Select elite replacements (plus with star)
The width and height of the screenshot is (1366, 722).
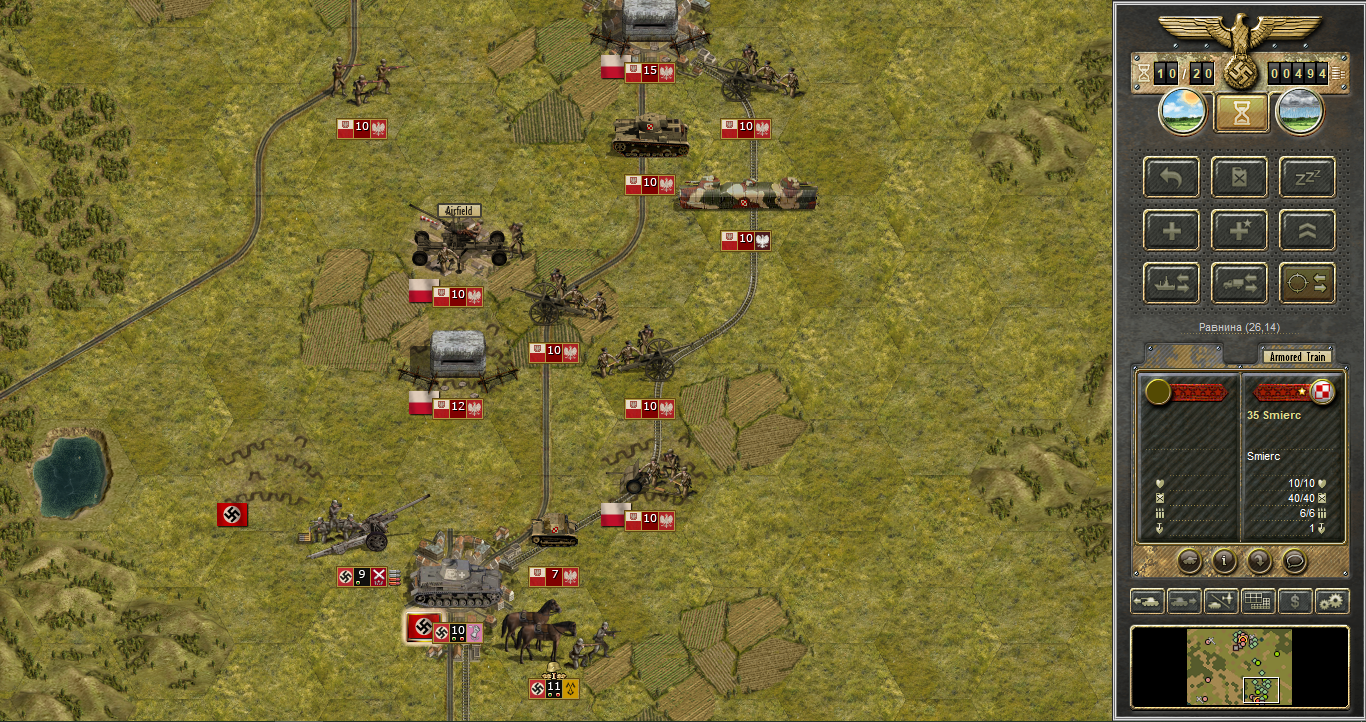[1240, 231]
